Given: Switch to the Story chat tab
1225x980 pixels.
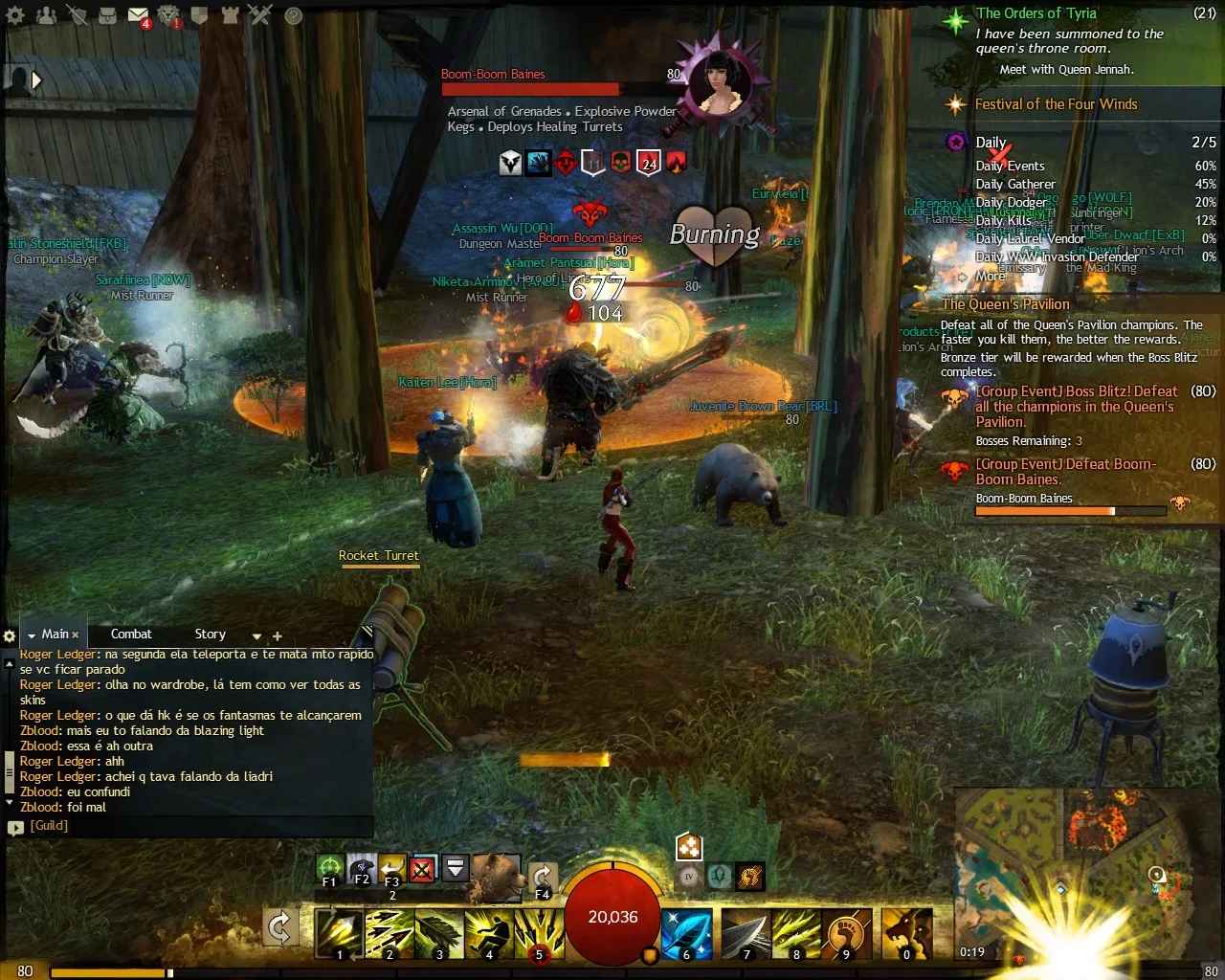Looking at the screenshot, I should click(210, 634).
